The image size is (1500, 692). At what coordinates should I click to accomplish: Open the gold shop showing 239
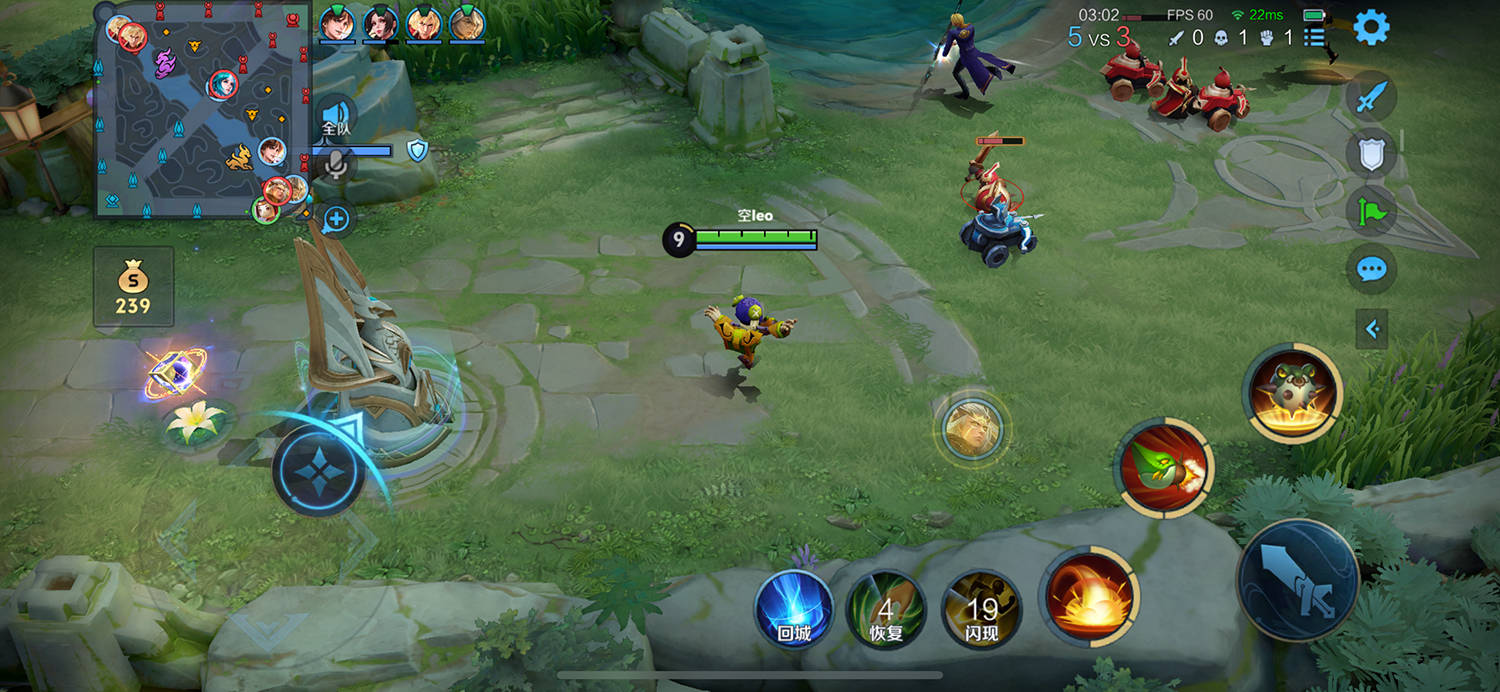[x=133, y=287]
